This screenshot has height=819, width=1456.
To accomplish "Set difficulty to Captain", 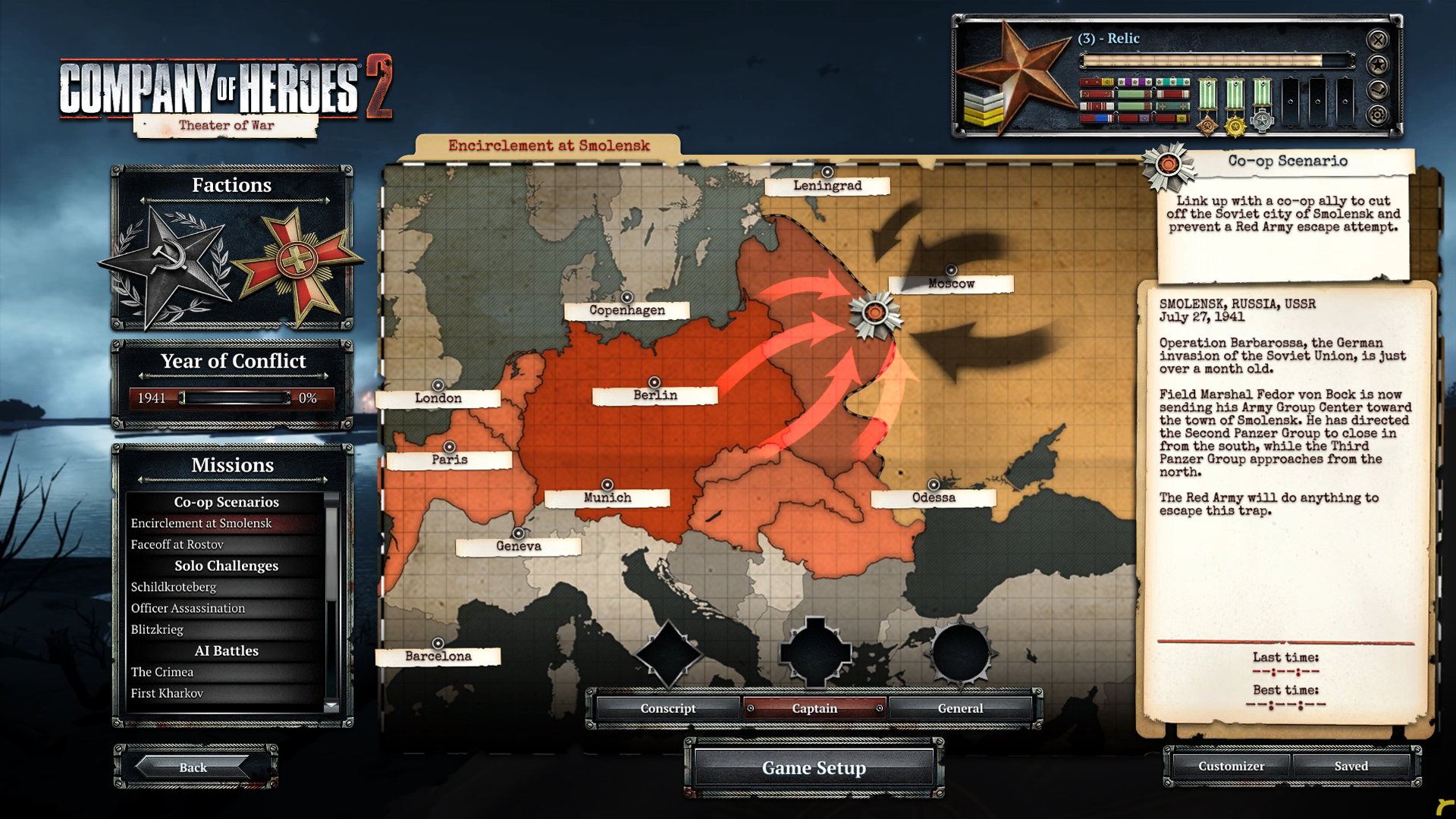I will (814, 708).
